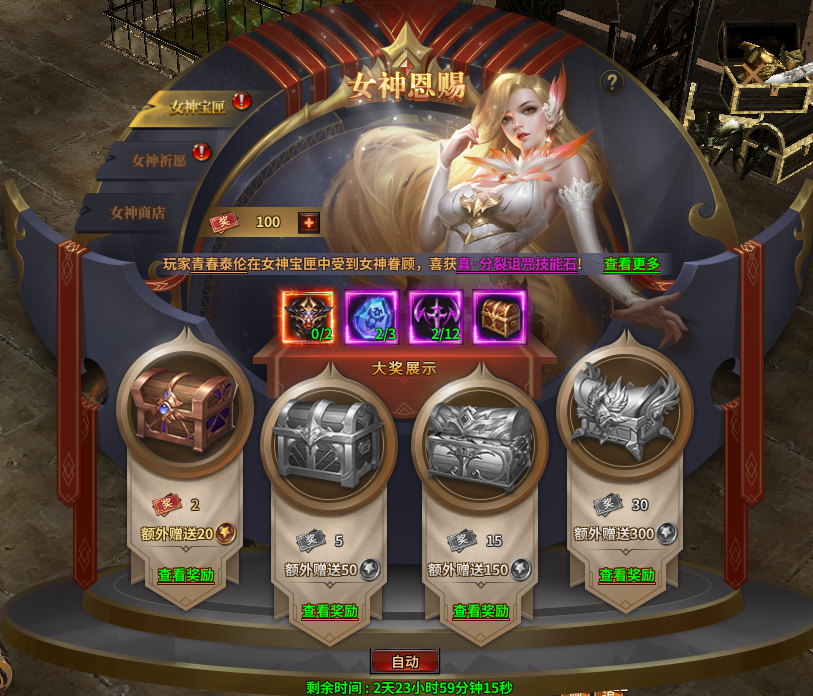Screen dimensions: 813x696
Task: Select the horned helmet grand prize icon
Action: pos(307,316)
